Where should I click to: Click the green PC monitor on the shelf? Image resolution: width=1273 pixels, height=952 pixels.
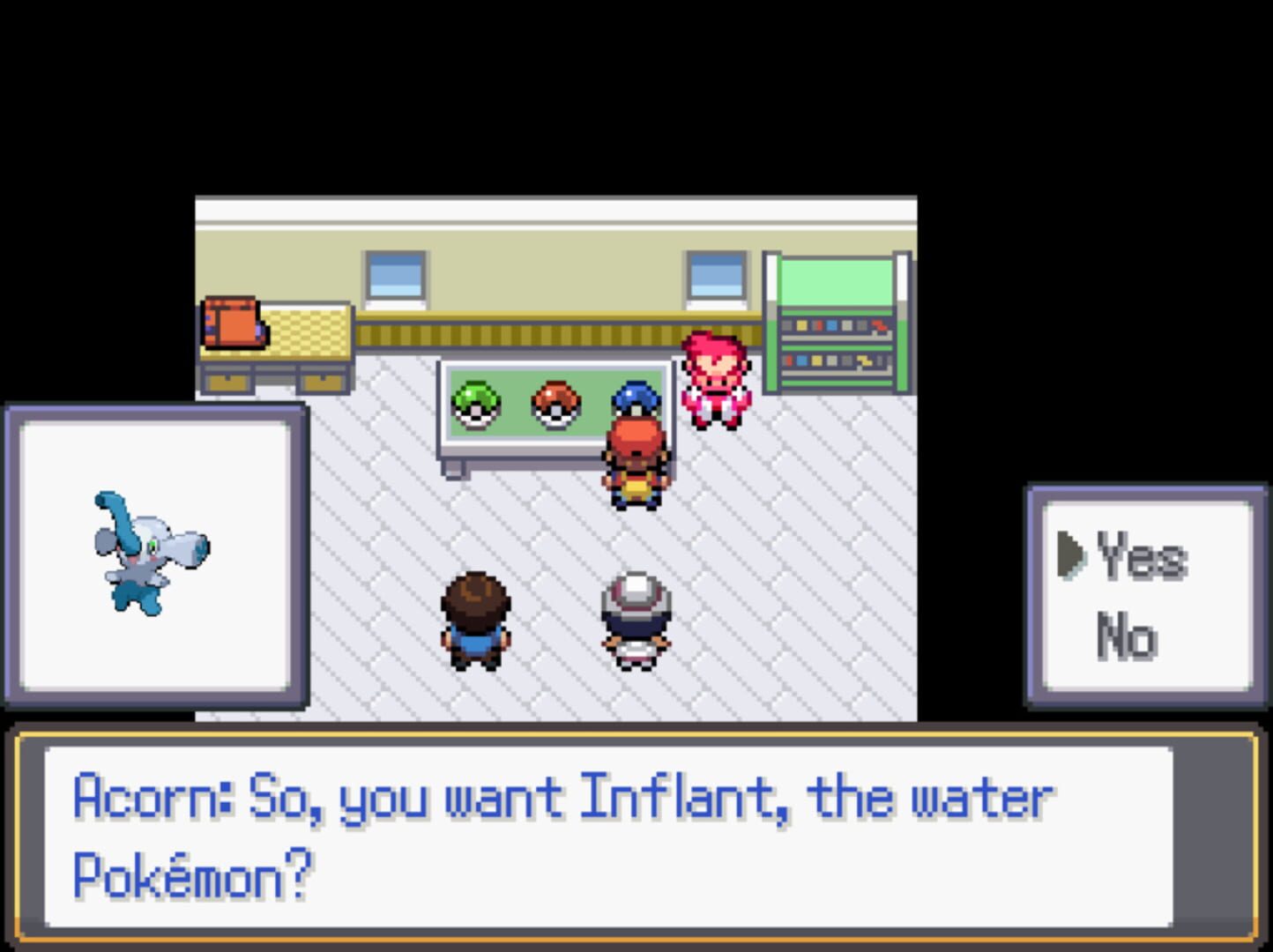click(x=837, y=280)
